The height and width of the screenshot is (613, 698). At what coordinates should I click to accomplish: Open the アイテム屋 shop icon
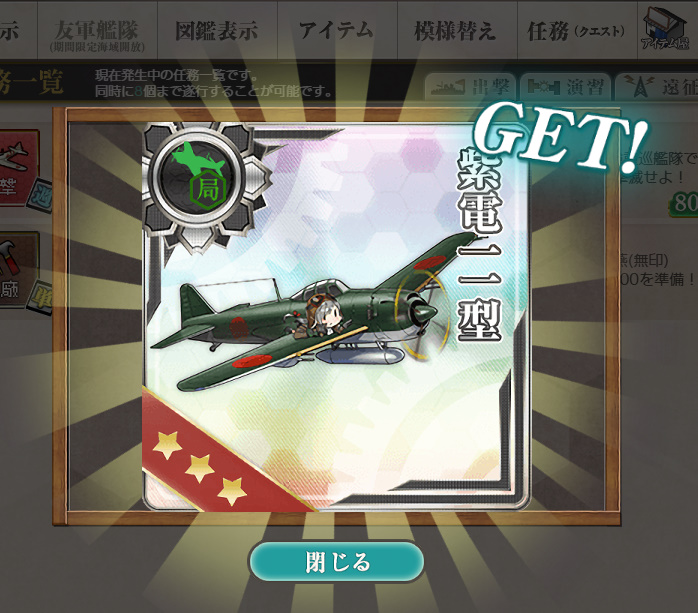coord(667,30)
